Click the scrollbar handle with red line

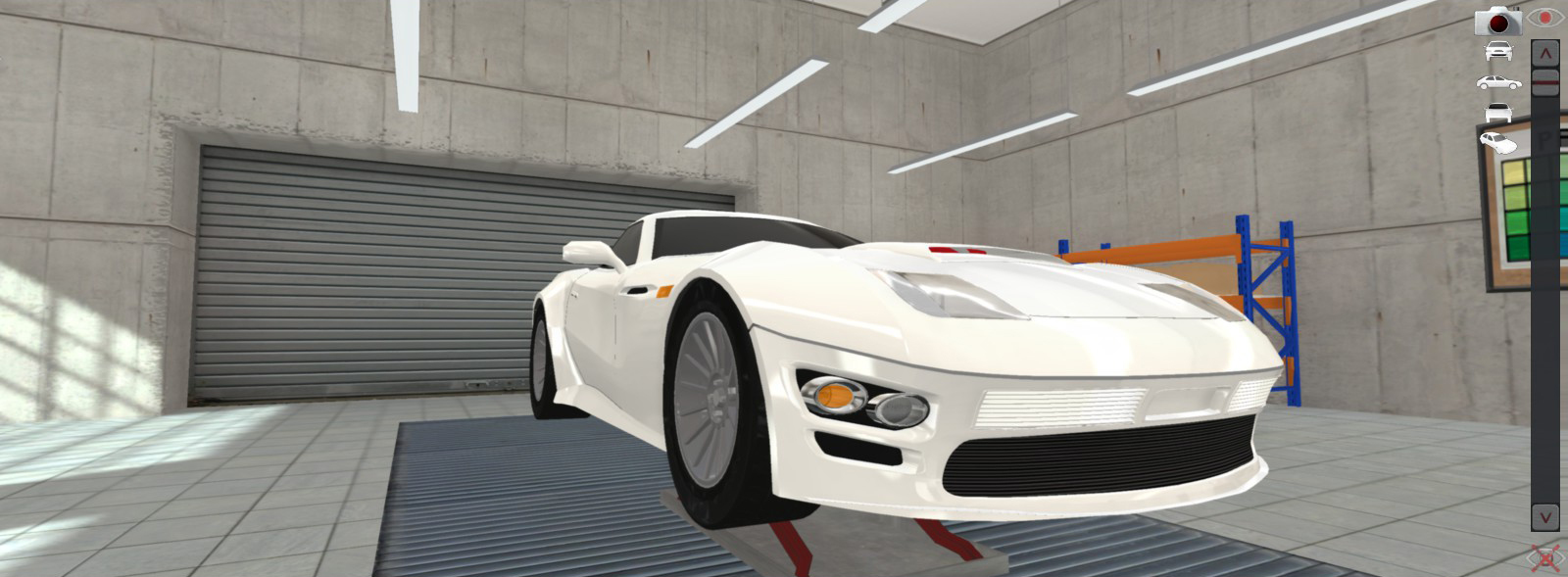[1545, 82]
